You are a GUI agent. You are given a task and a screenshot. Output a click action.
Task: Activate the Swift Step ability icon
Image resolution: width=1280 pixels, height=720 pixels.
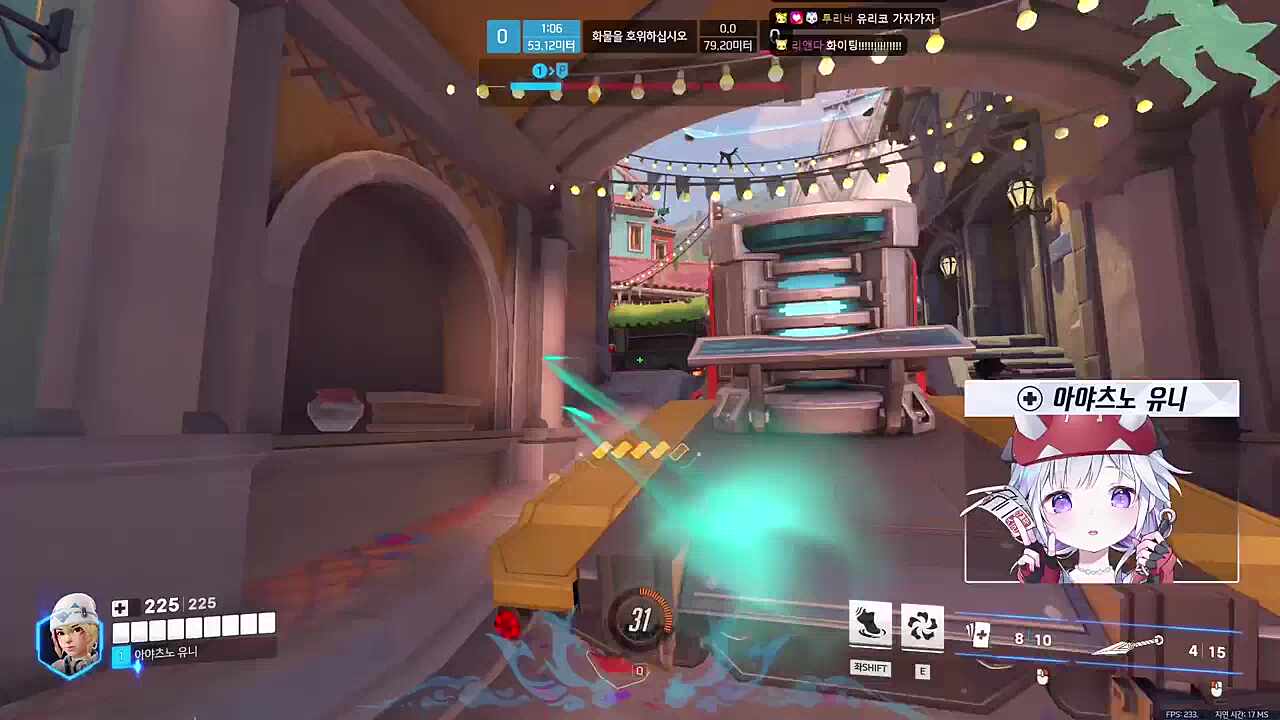coord(870,625)
